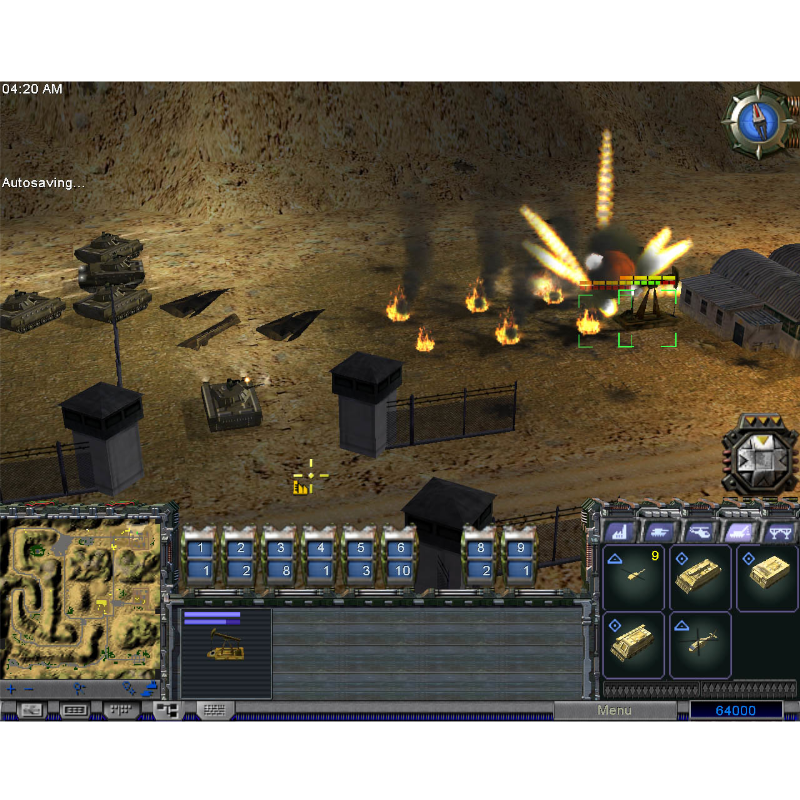Open the tank vehicles build tab
The image size is (800, 800).
pyautogui.click(x=658, y=533)
